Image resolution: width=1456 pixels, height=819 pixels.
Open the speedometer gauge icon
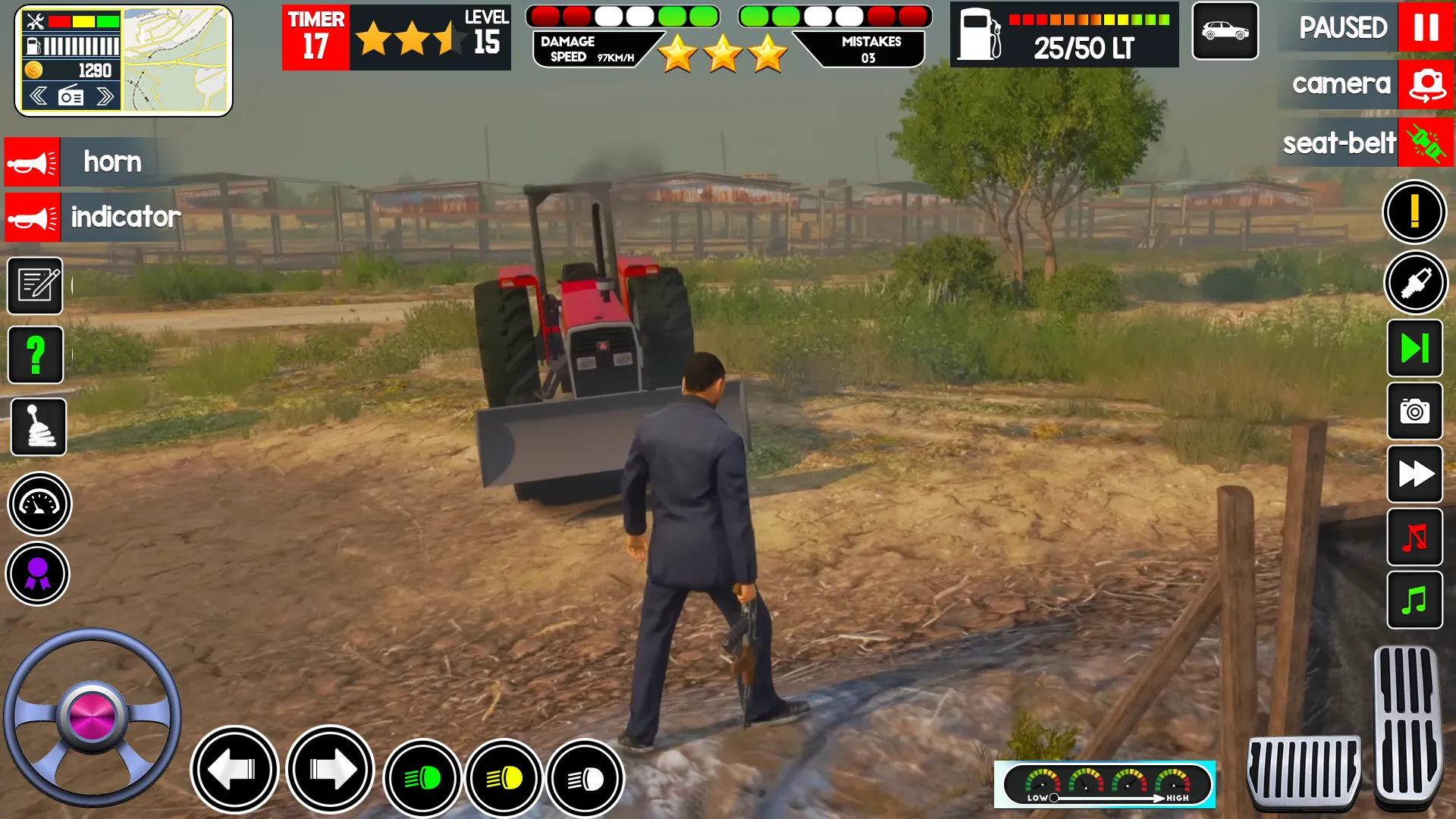pyautogui.click(x=39, y=504)
